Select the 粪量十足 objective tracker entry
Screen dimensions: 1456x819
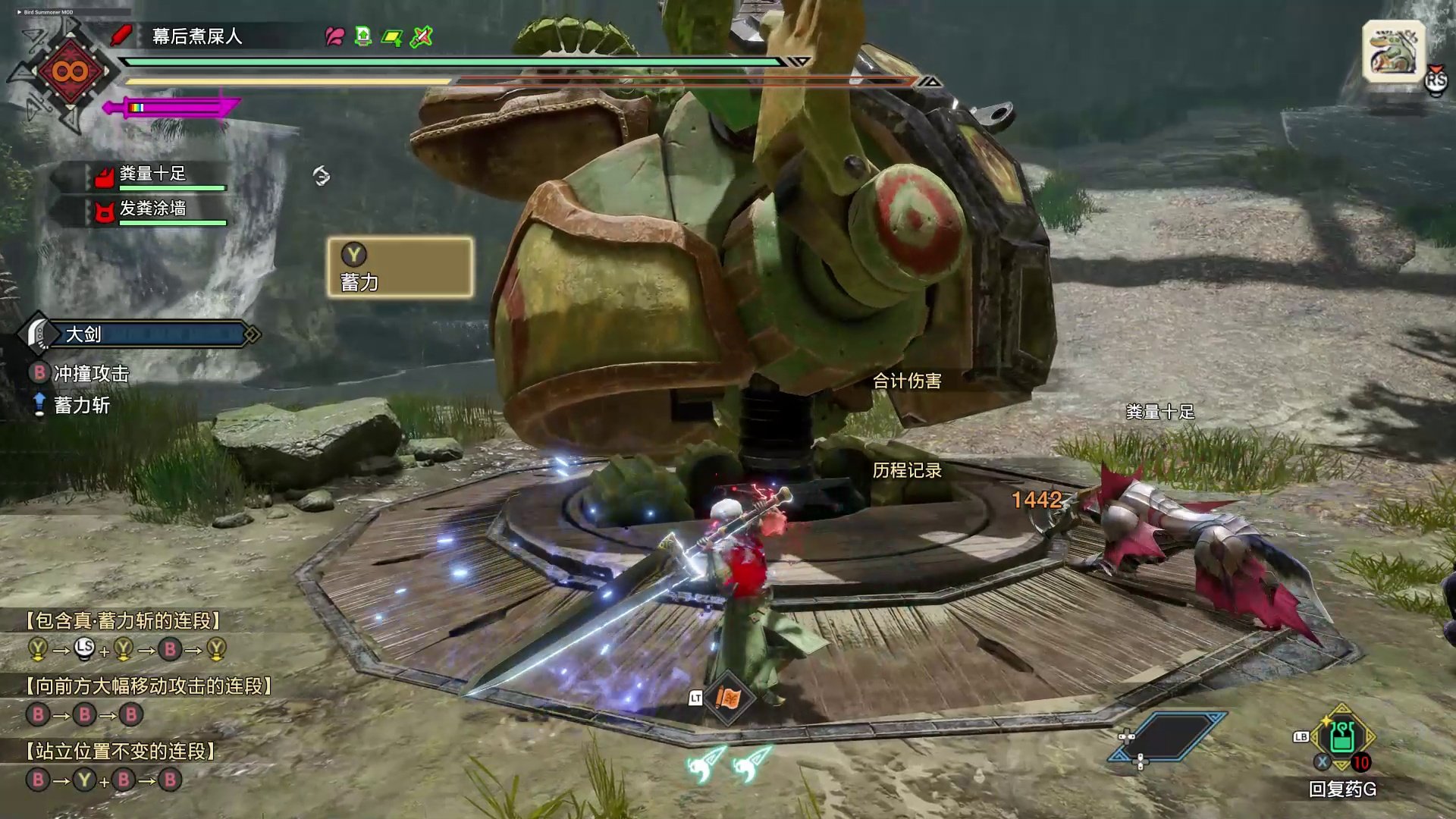[x=152, y=175]
